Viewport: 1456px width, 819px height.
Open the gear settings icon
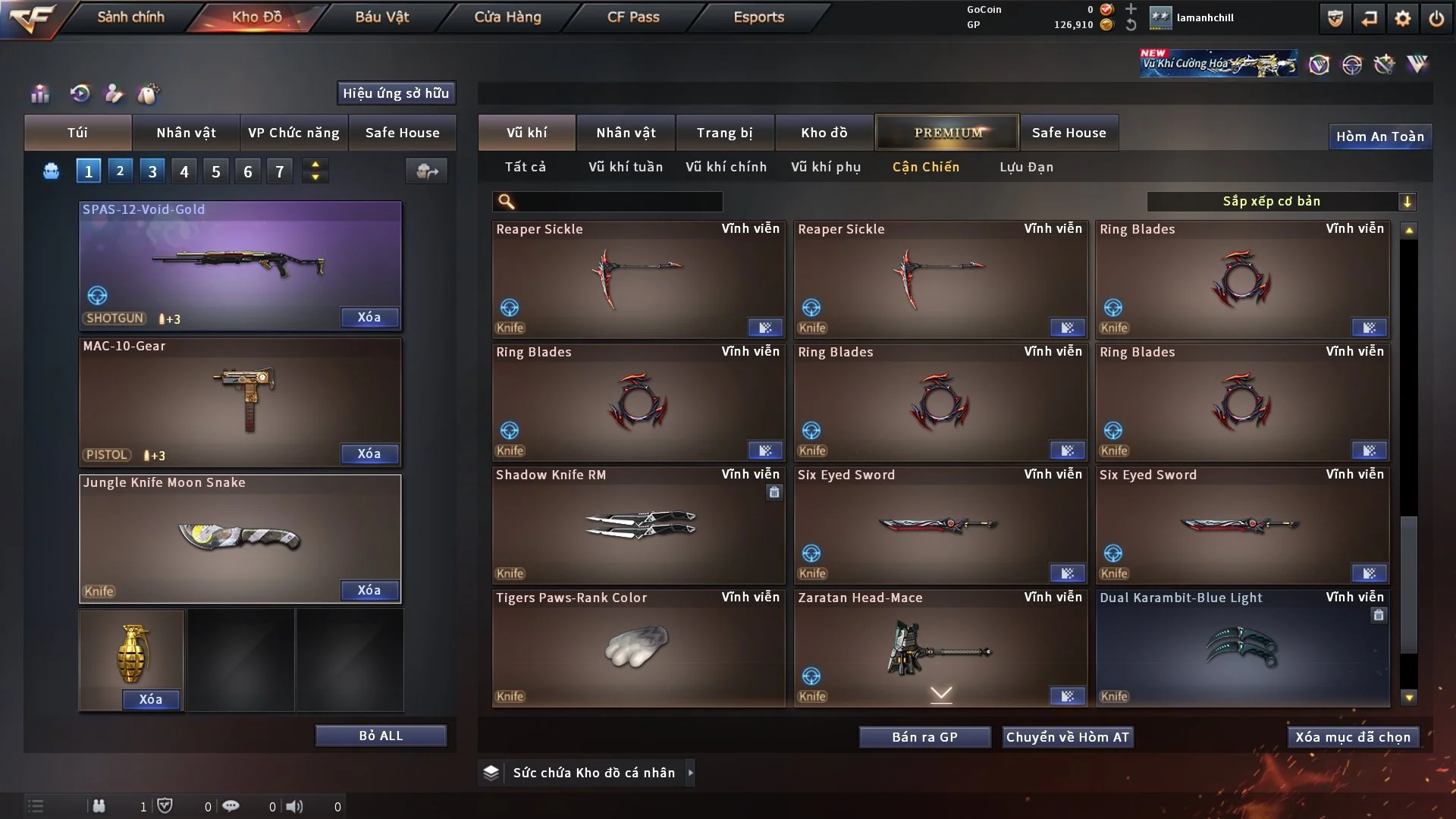click(1403, 18)
